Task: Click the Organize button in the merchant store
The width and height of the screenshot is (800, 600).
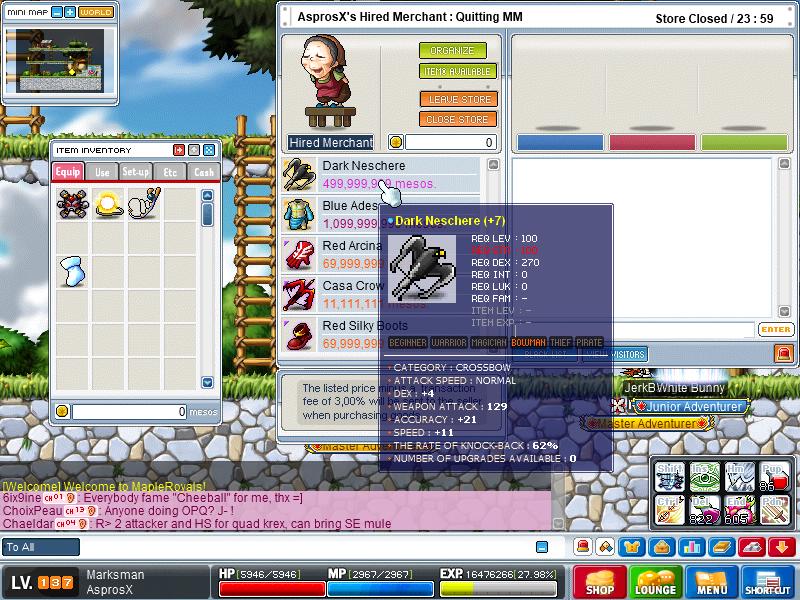Action: pyautogui.click(x=452, y=51)
